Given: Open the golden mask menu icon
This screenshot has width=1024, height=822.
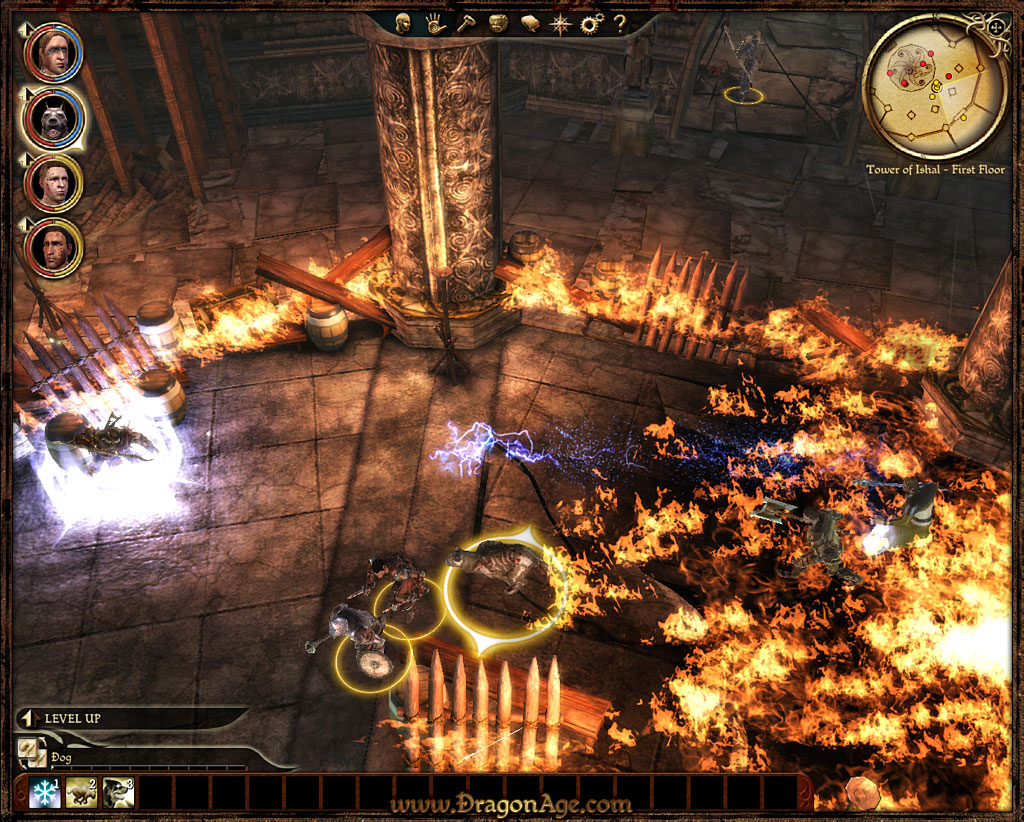Looking at the screenshot, I should [x=499, y=24].
